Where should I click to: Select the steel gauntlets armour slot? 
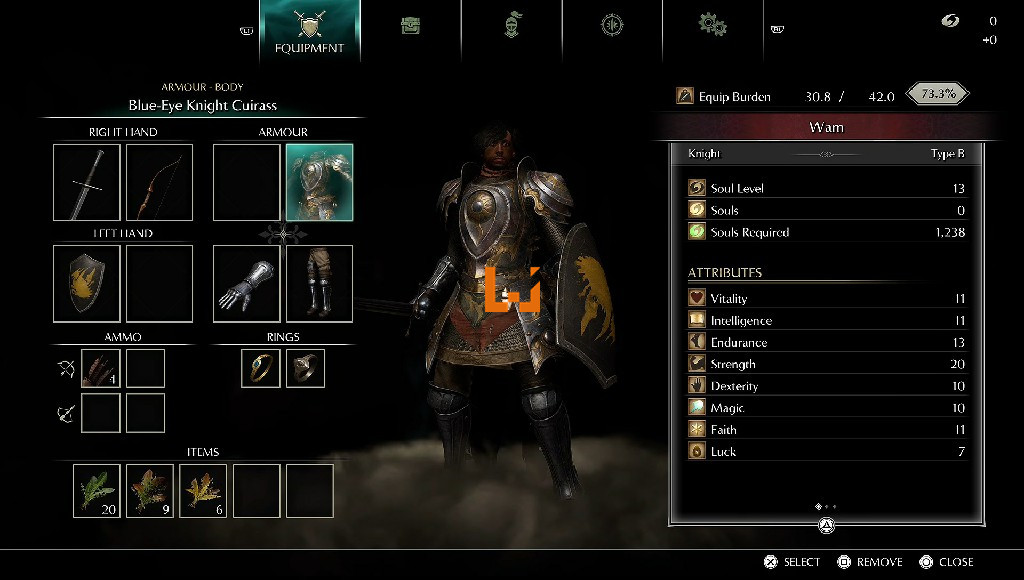tap(246, 283)
